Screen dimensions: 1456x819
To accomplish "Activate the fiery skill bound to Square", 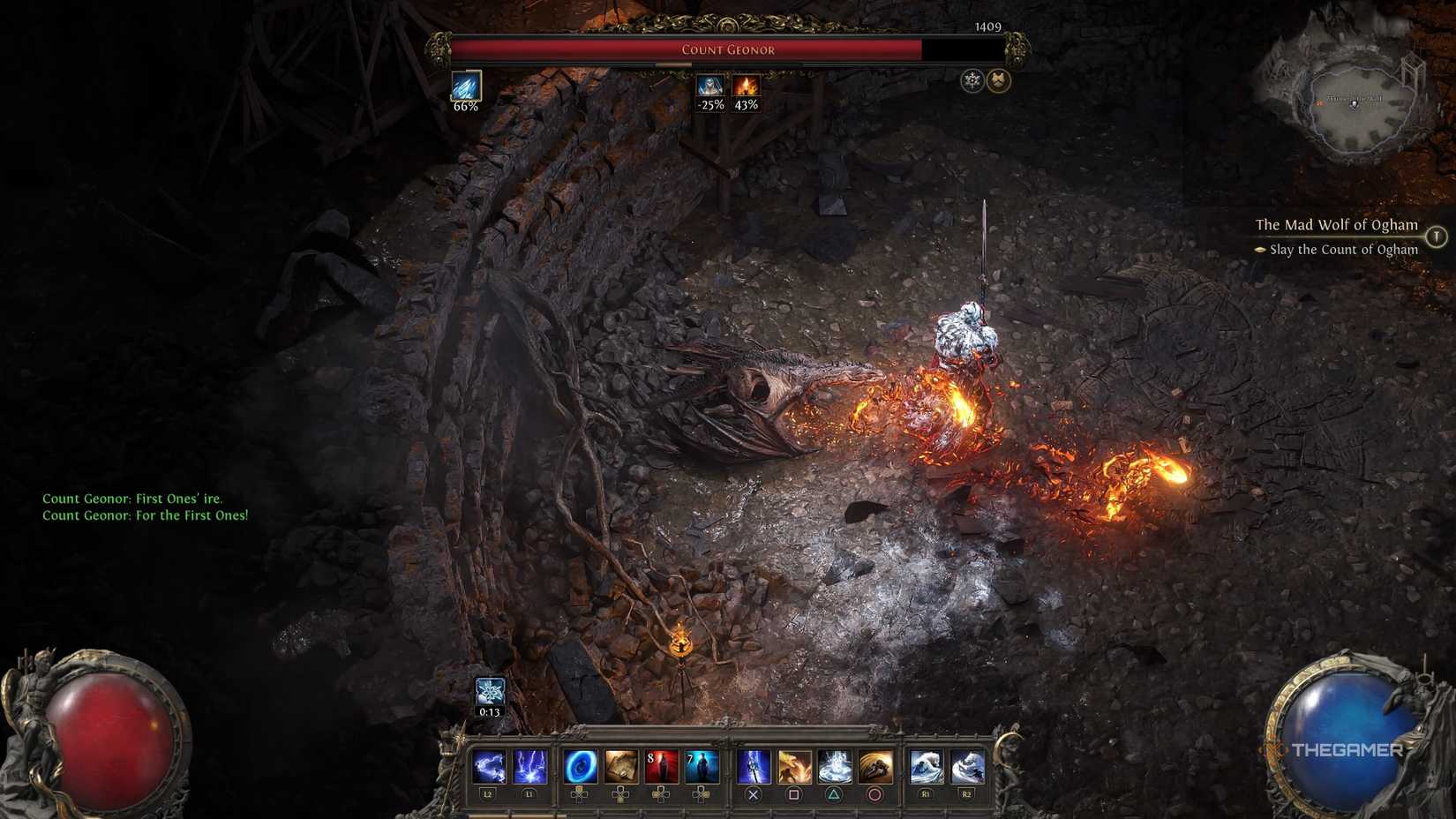I will tap(796, 766).
